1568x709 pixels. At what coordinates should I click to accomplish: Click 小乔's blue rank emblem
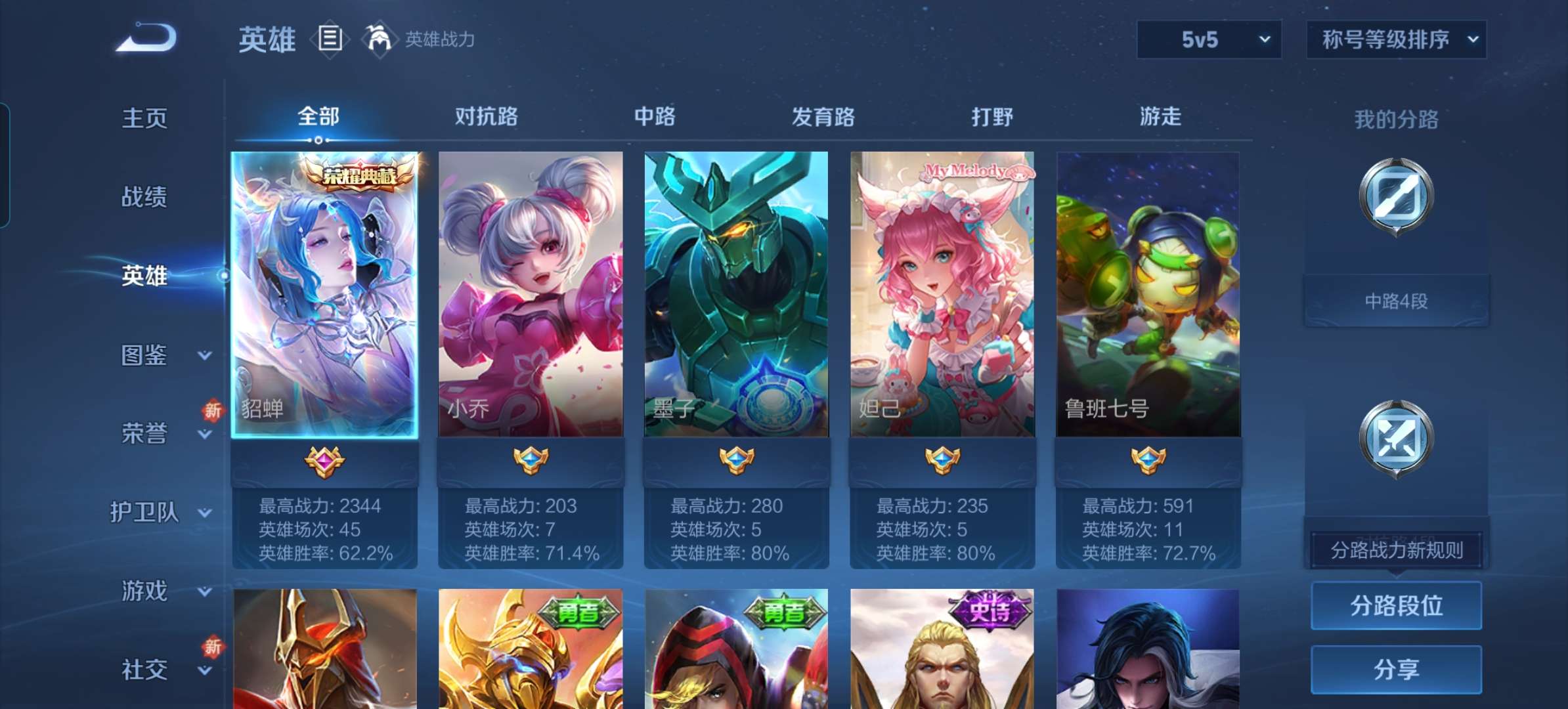pos(531,460)
